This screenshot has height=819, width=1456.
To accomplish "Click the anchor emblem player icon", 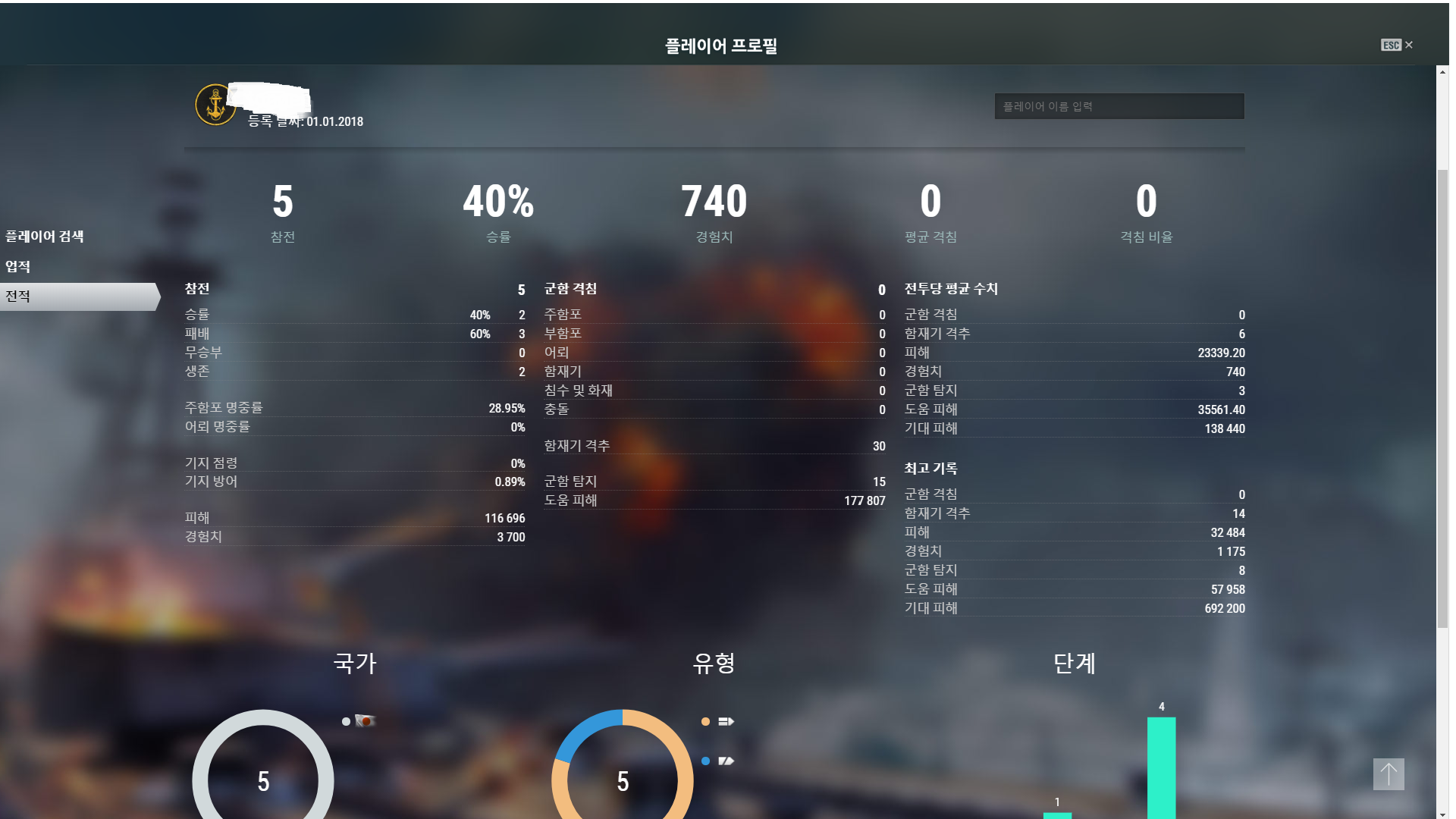I will pos(215,105).
